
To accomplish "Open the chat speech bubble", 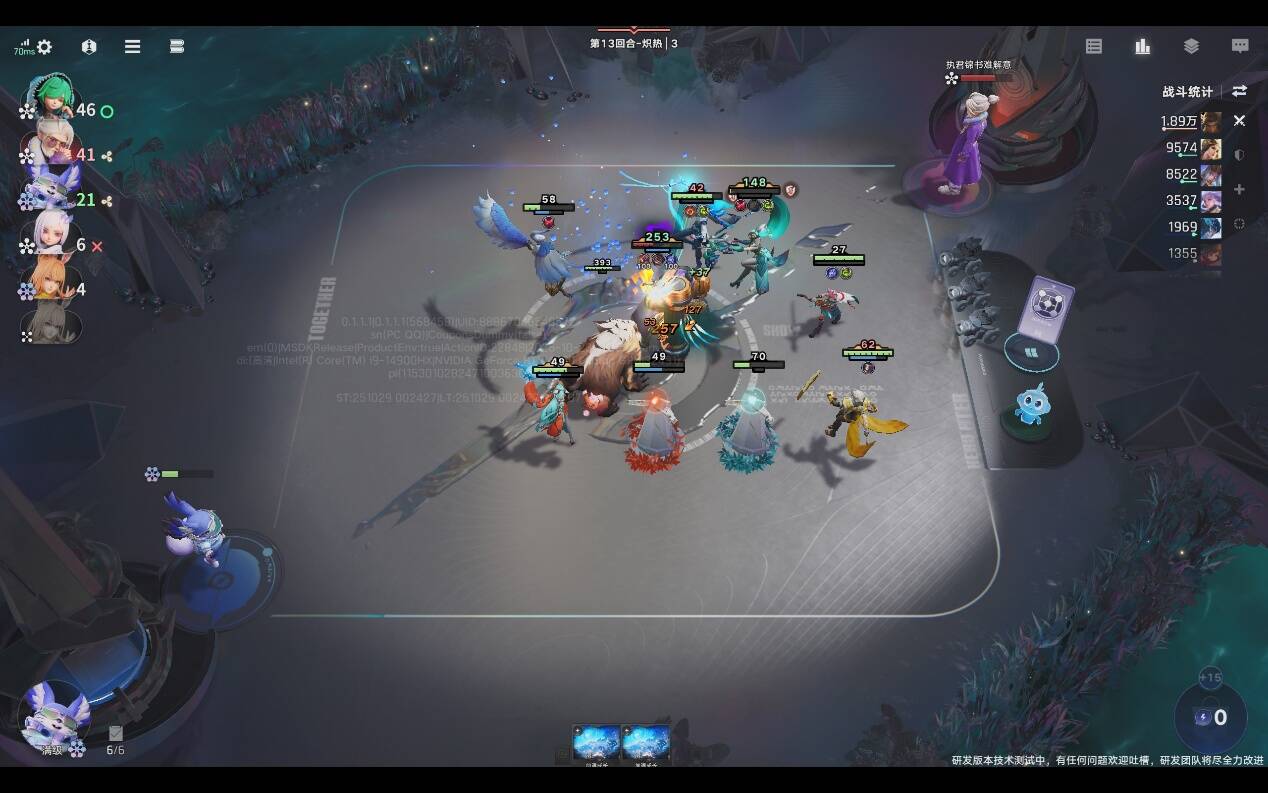I will (x=1240, y=46).
